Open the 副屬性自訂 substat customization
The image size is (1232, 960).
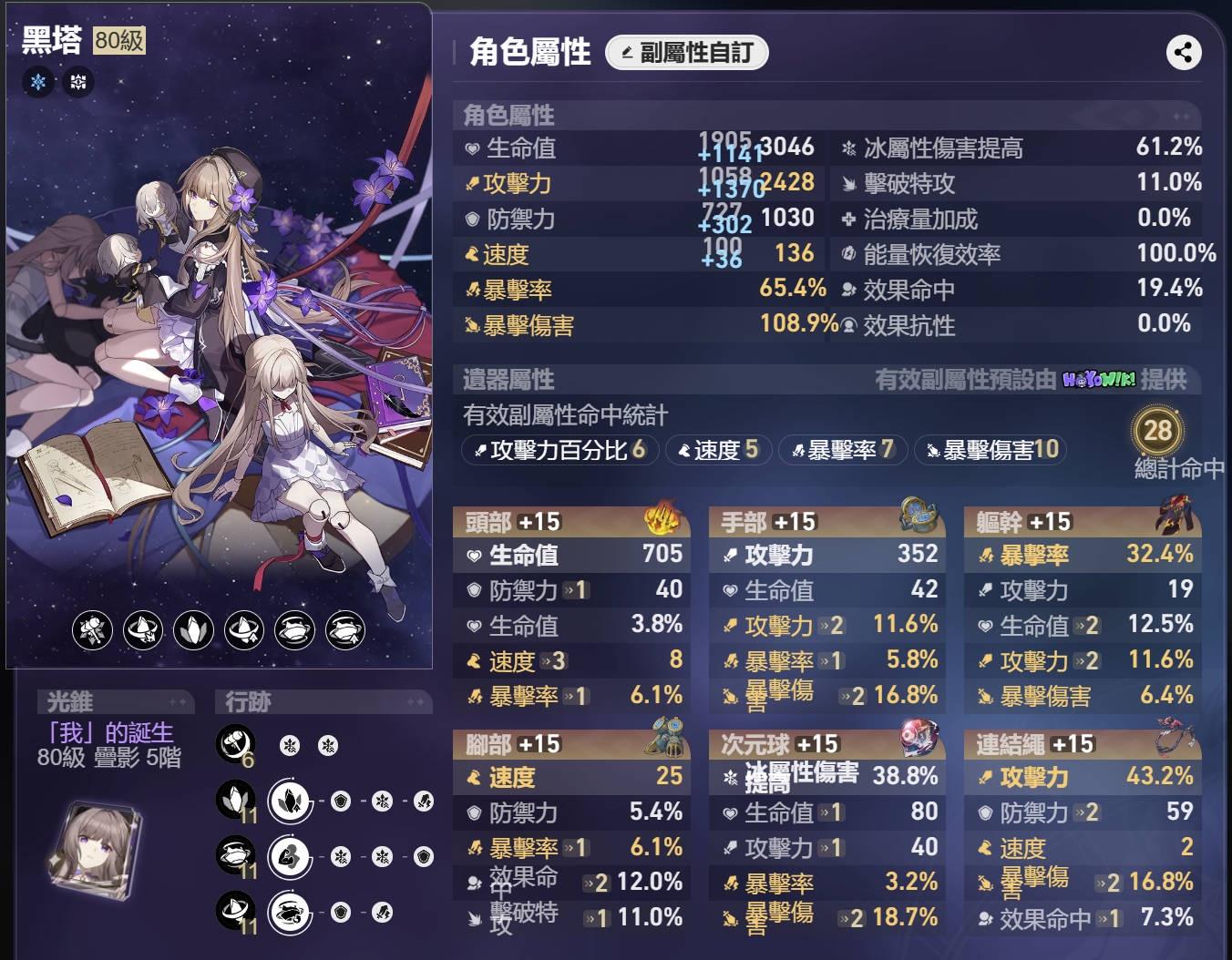coord(687,53)
